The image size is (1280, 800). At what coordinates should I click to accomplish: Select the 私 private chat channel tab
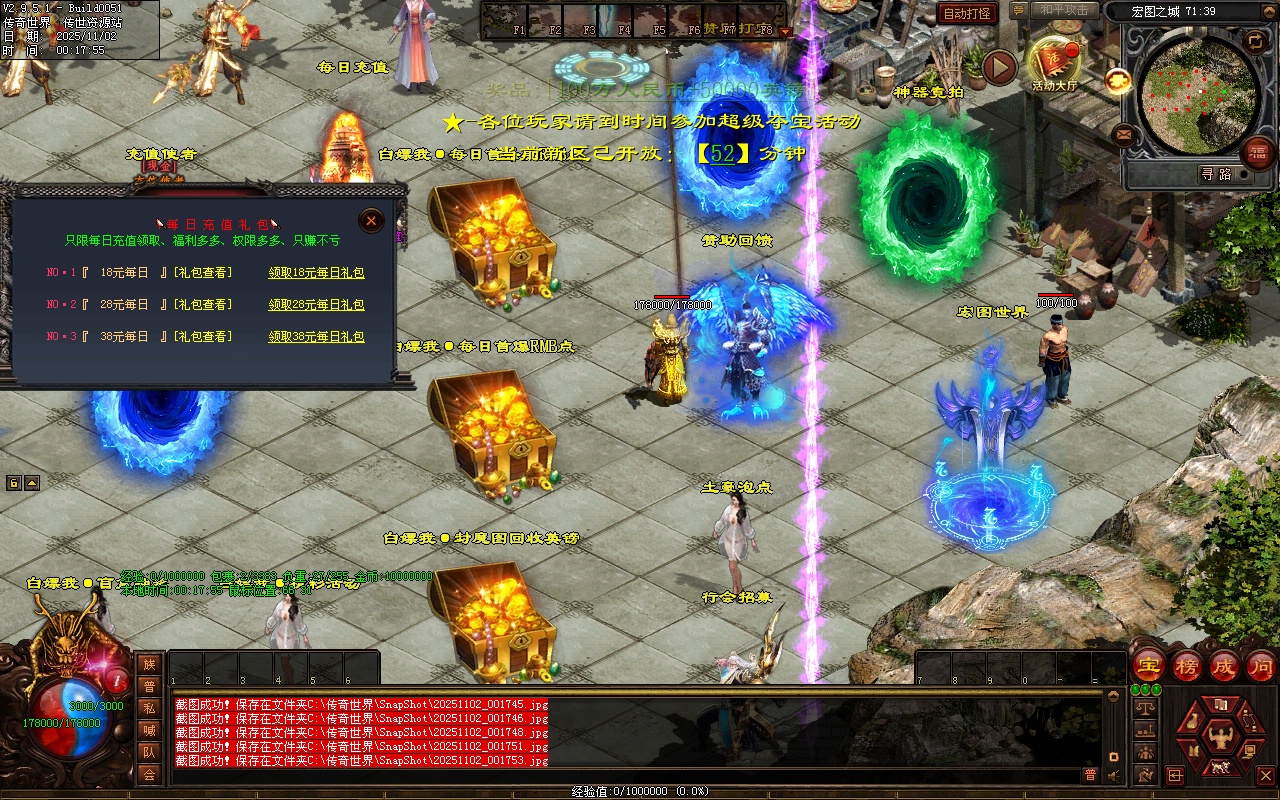[x=149, y=708]
